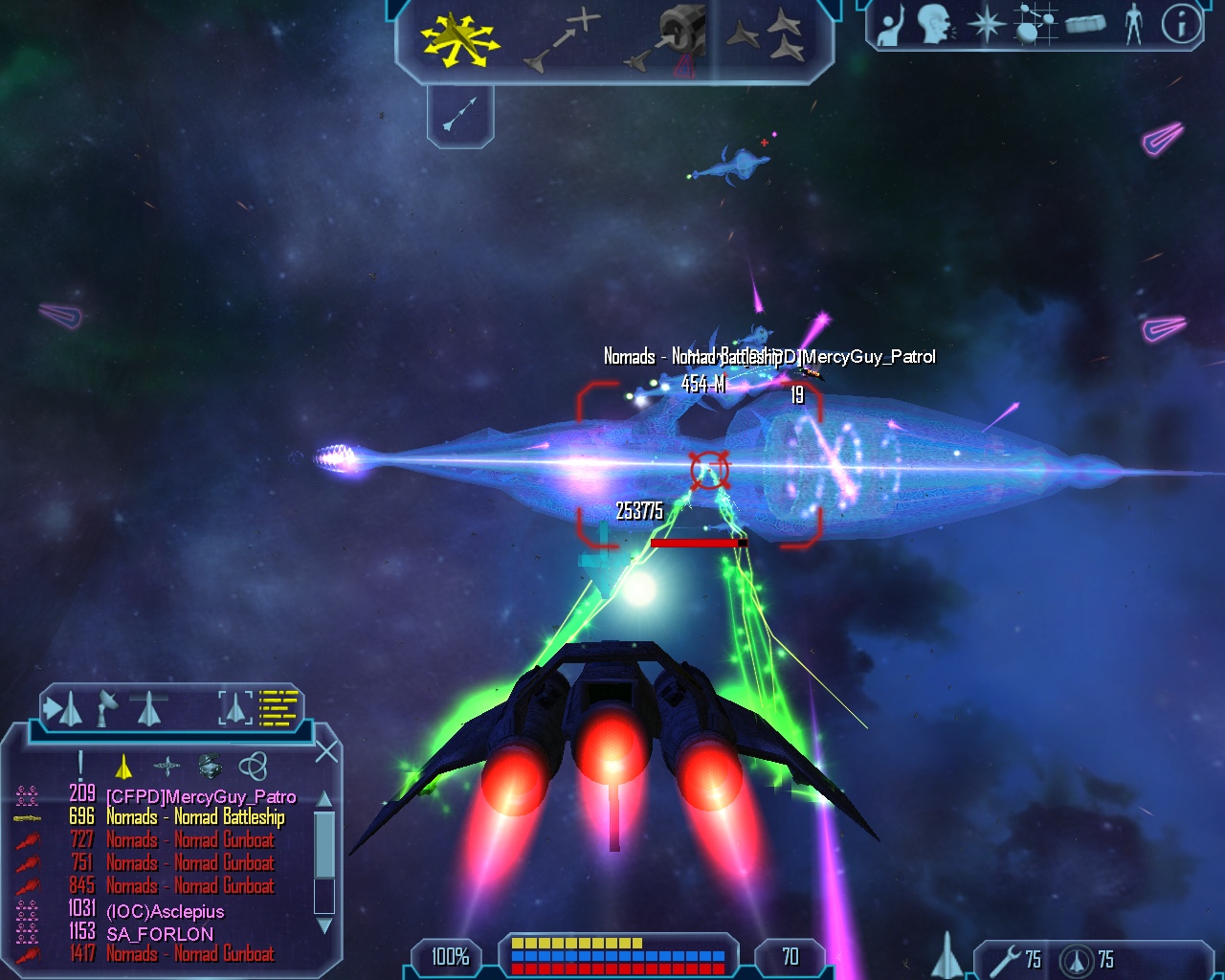Open the Nav Map star icon

(x=986, y=24)
